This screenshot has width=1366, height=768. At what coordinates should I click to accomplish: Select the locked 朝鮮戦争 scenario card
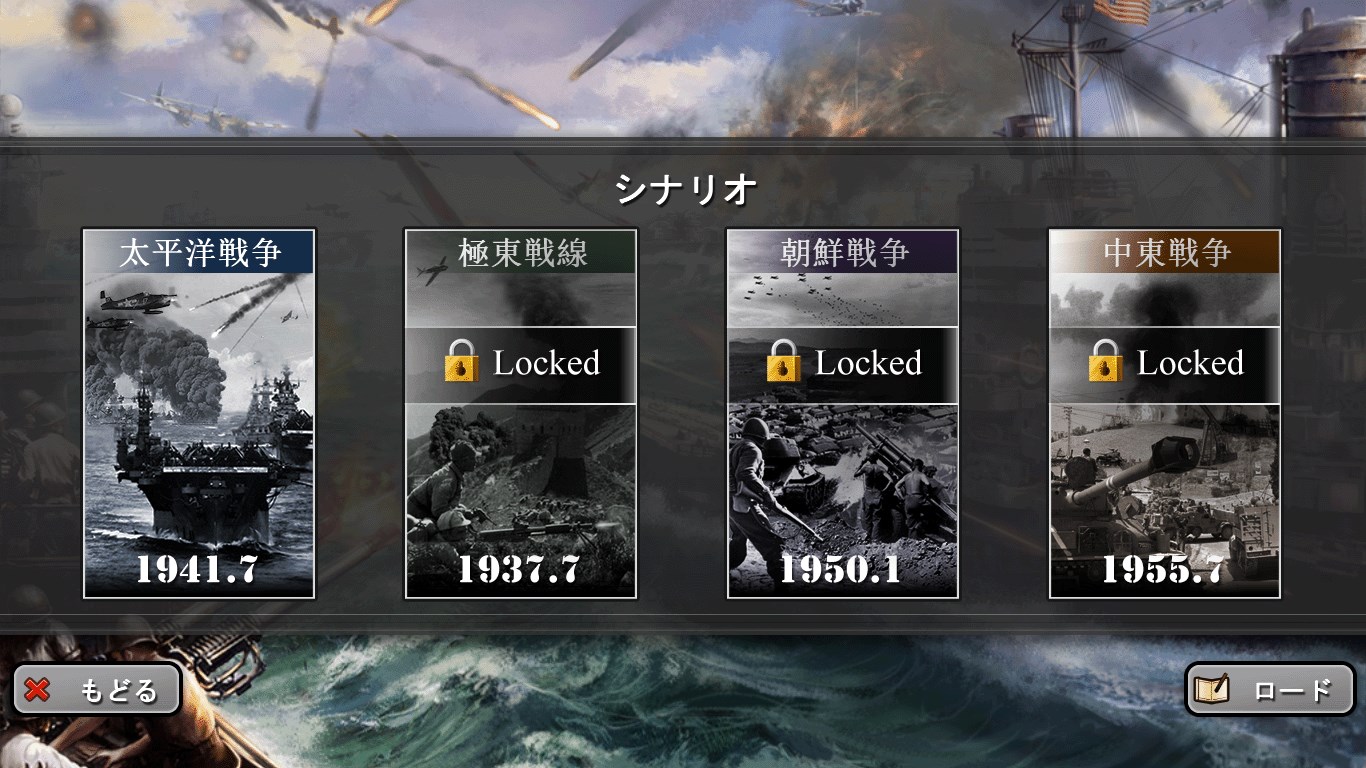point(843,410)
